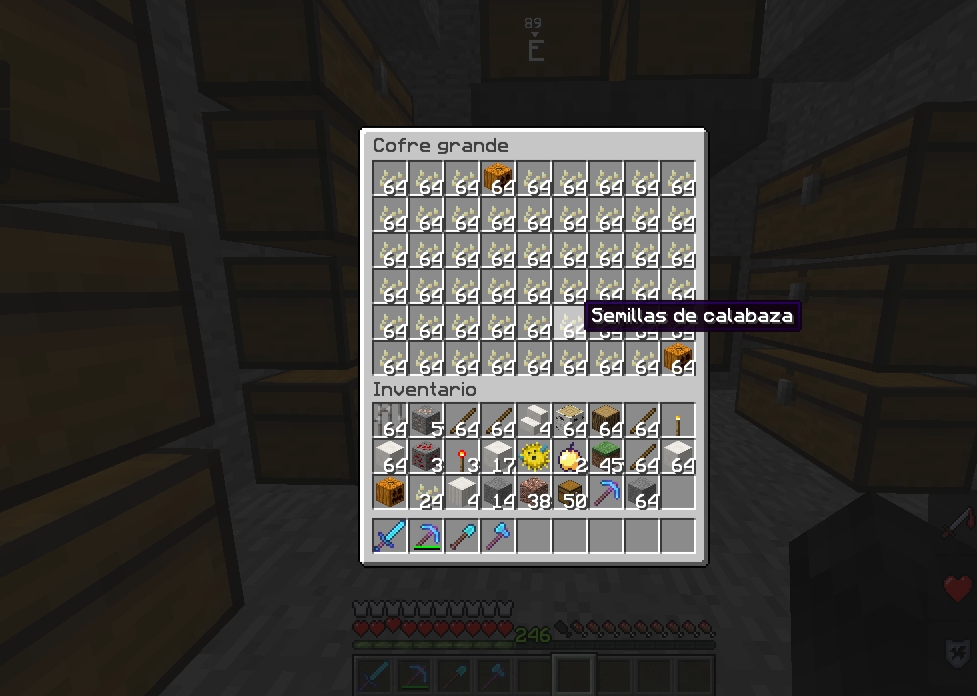Take the iron bars stack
The width and height of the screenshot is (977, 696).
tap(390, 421)
